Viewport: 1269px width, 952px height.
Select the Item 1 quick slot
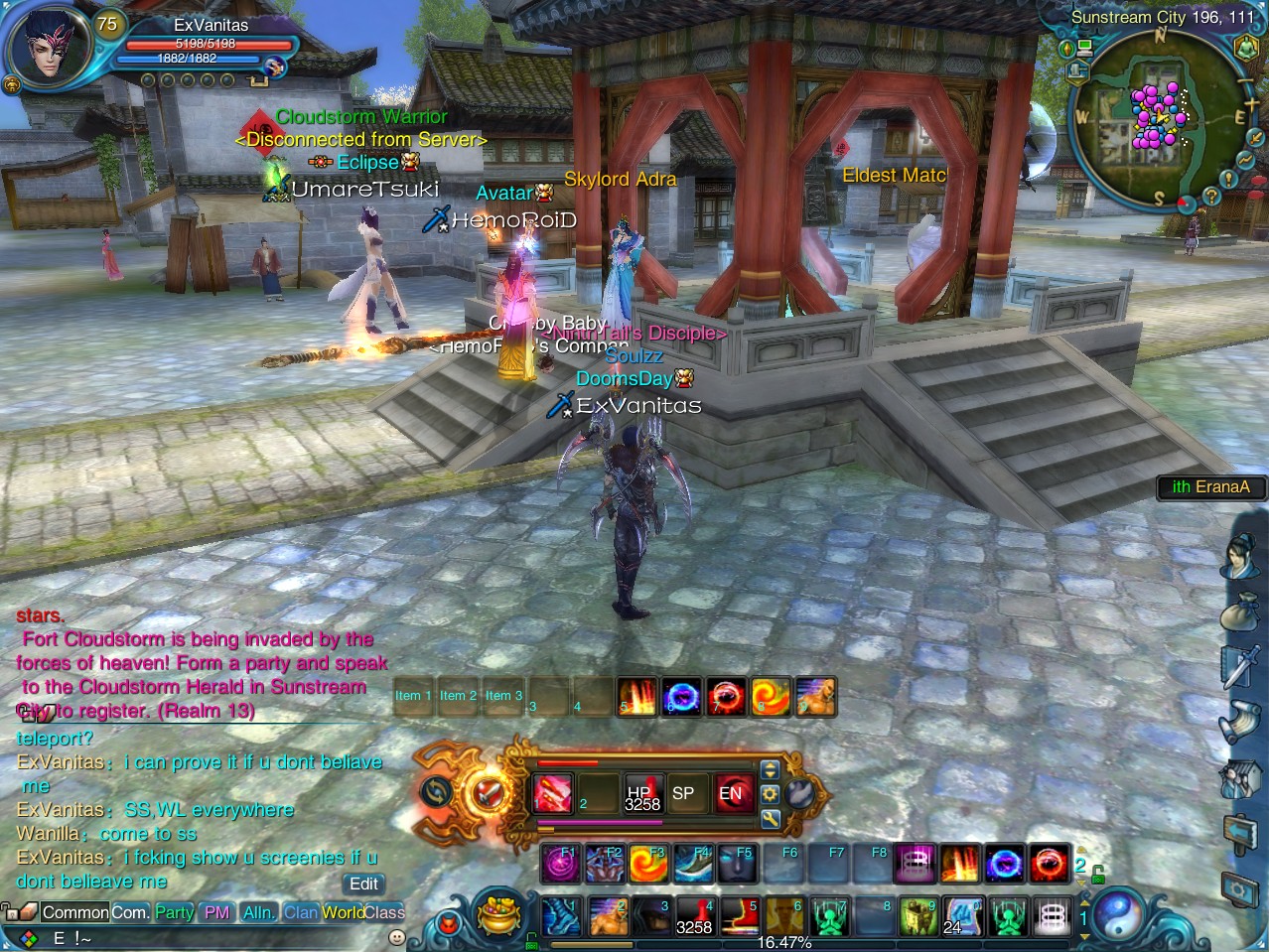coord(413,697)
